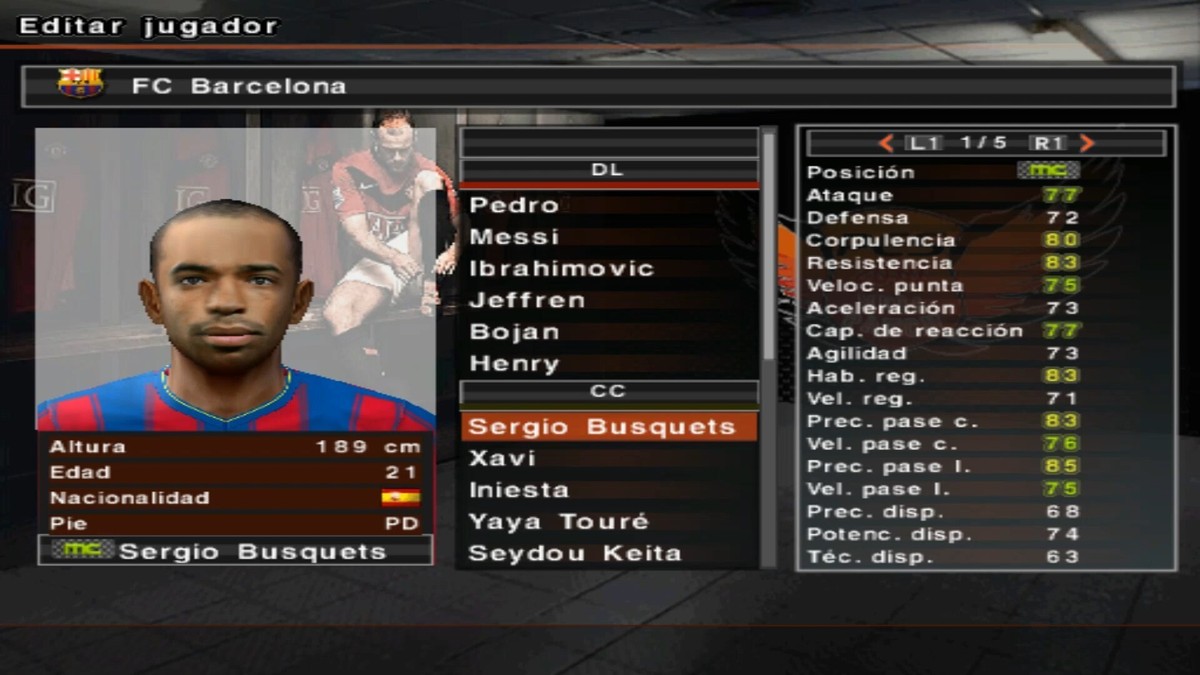The width and height of the screenshot is (1200, 675).
Task: Click the Nacionalidad flag row
Action: (235, 498)
